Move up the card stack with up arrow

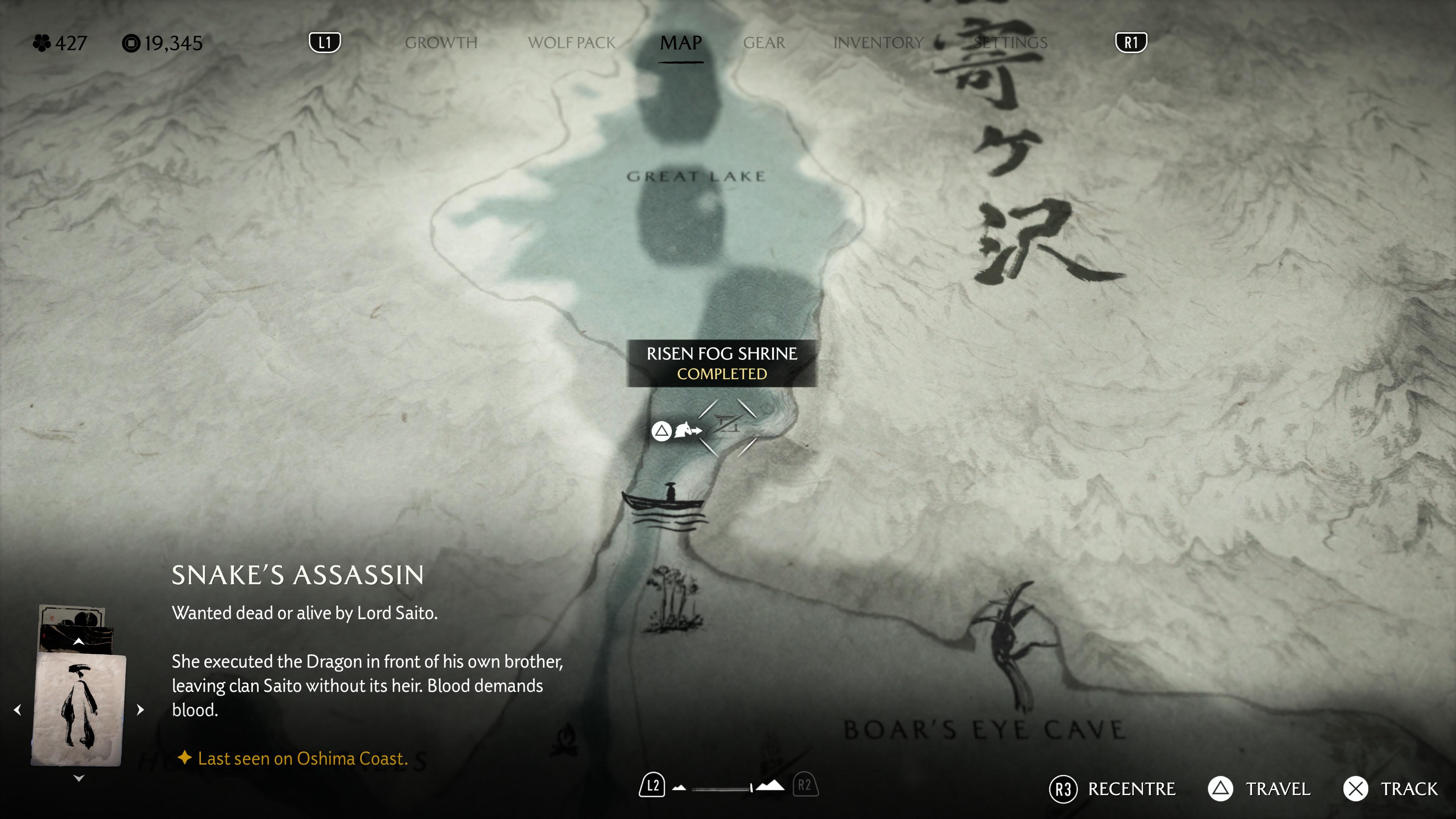tap(78, 642)
